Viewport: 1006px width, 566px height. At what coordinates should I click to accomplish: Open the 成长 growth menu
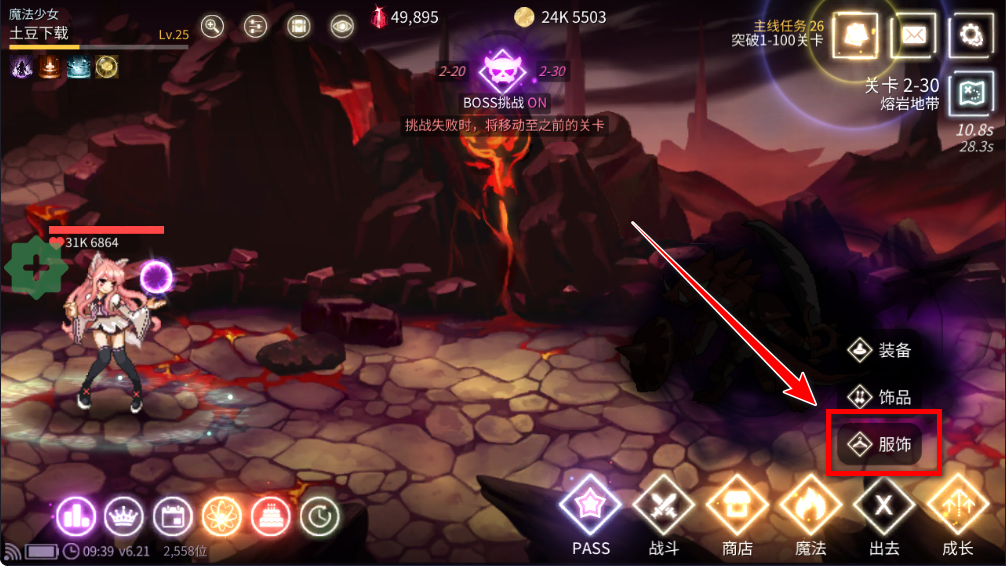[957, 508]
